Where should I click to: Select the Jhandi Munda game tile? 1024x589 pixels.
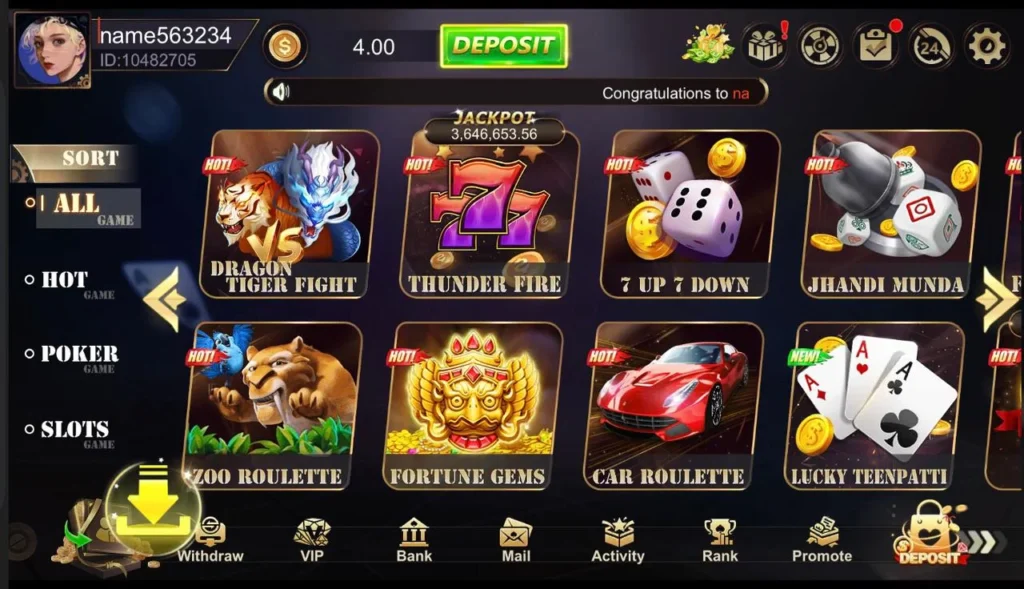891,214
